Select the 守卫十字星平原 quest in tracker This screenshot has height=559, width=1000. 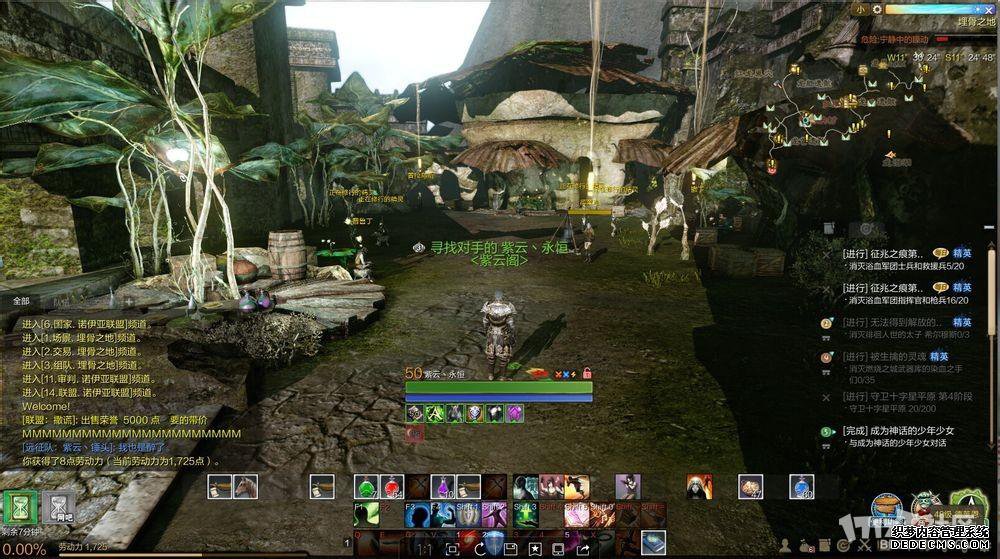point(903,396)
